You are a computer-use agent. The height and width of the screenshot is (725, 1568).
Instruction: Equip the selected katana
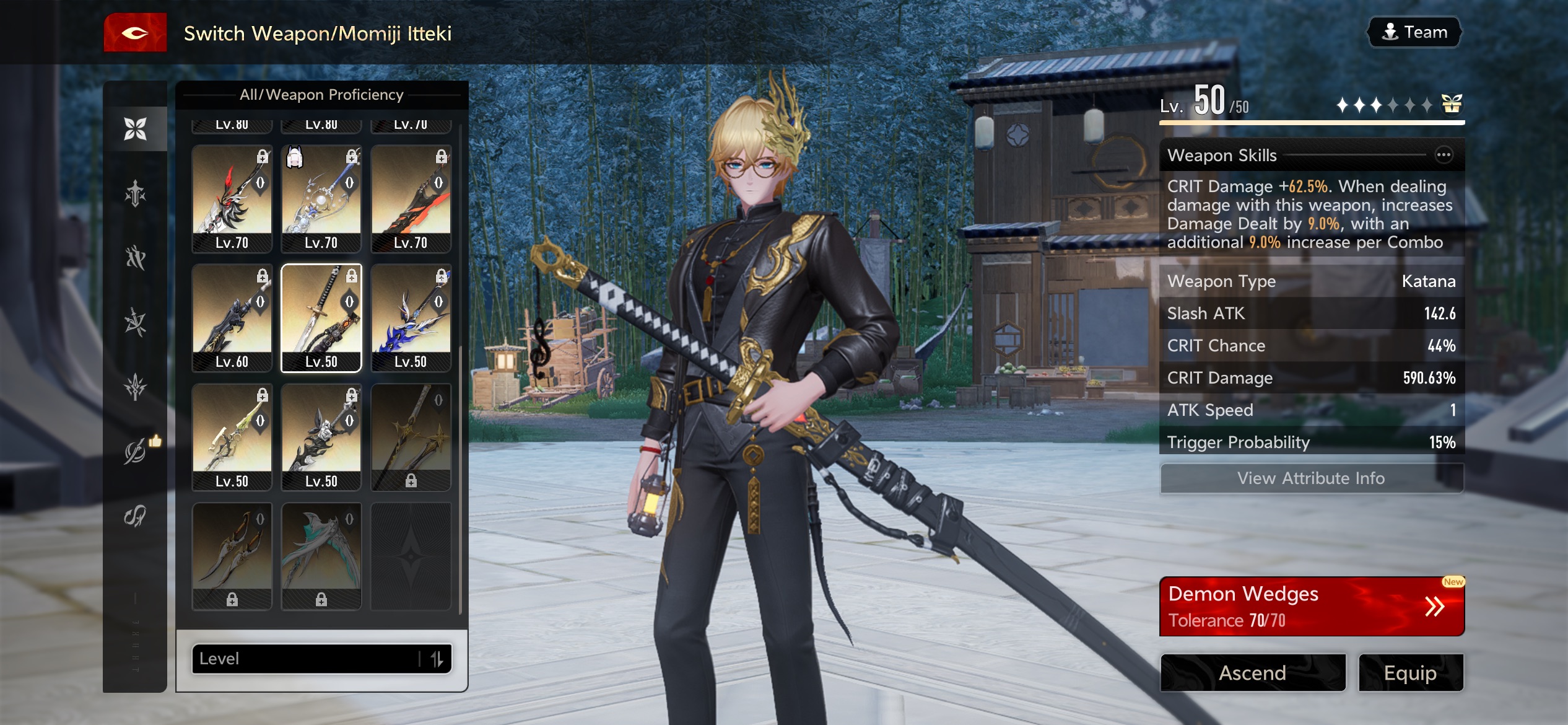pos(1410,672)
